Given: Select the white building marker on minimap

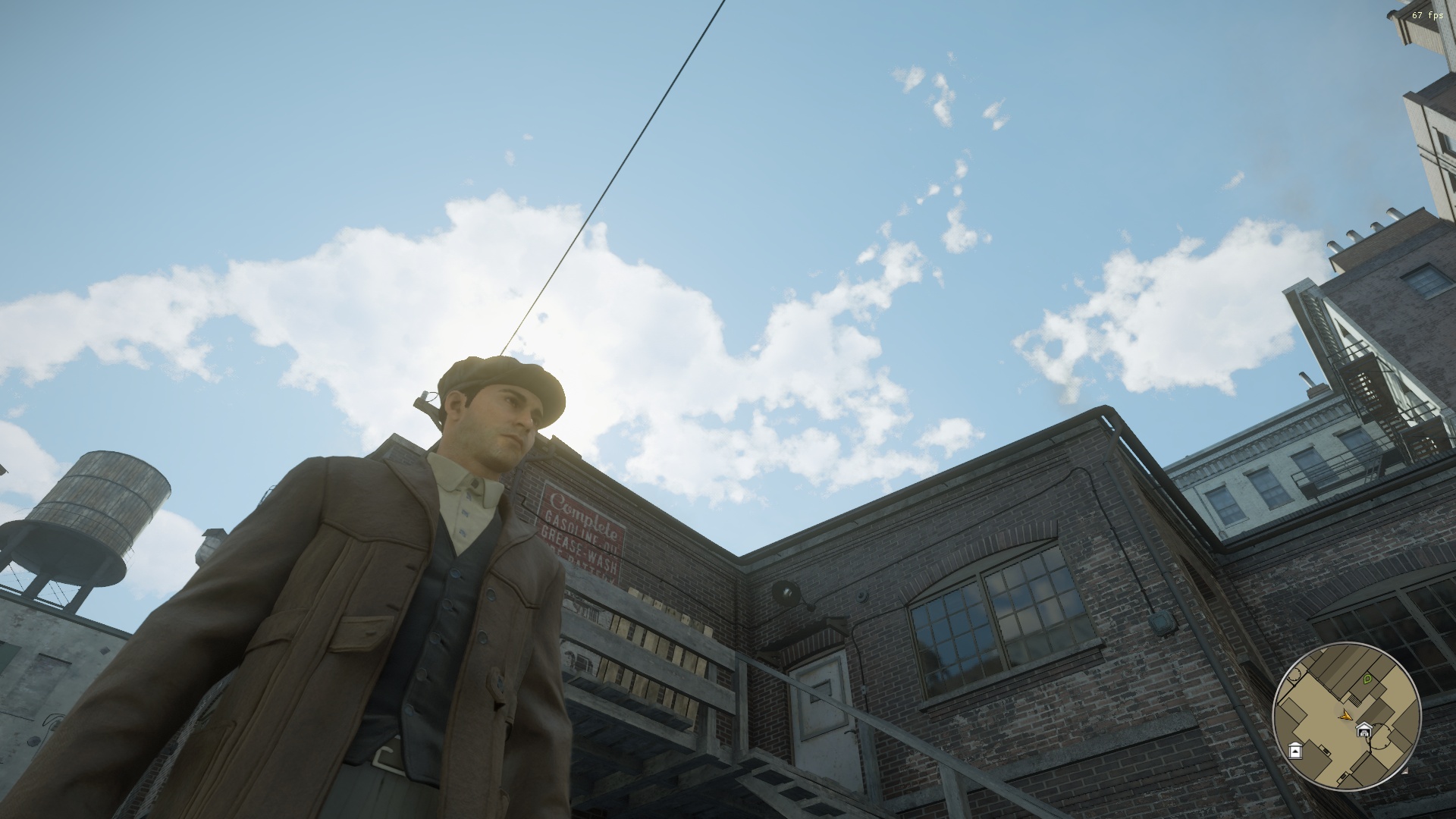Looking at the screenshot, I should (x=1295, y=751).
